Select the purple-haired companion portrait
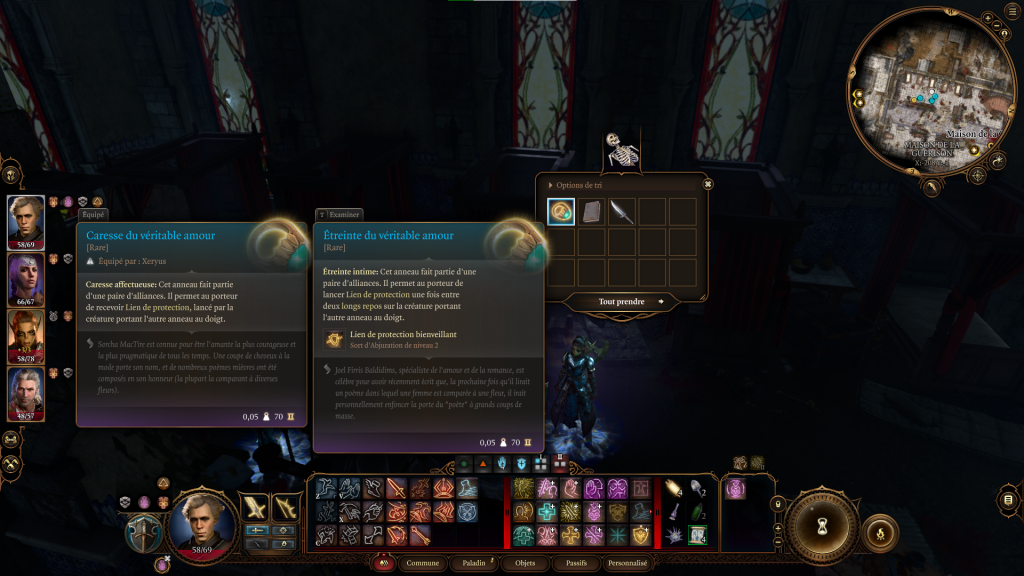The image size is (1024, 576). (x=26, y=279)
